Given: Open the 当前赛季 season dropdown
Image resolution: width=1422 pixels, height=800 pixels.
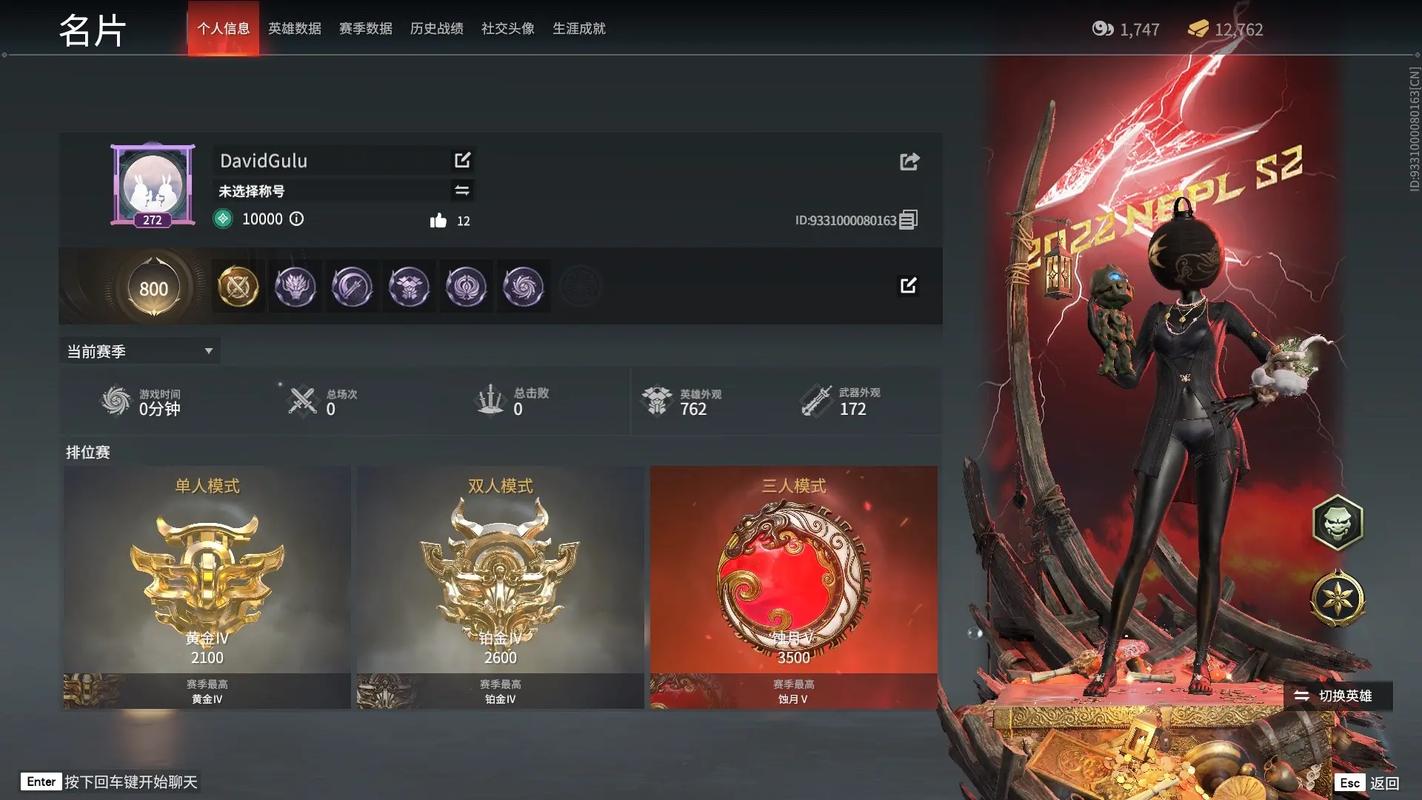Looking at the screenshot, I should tap(139, 351).
